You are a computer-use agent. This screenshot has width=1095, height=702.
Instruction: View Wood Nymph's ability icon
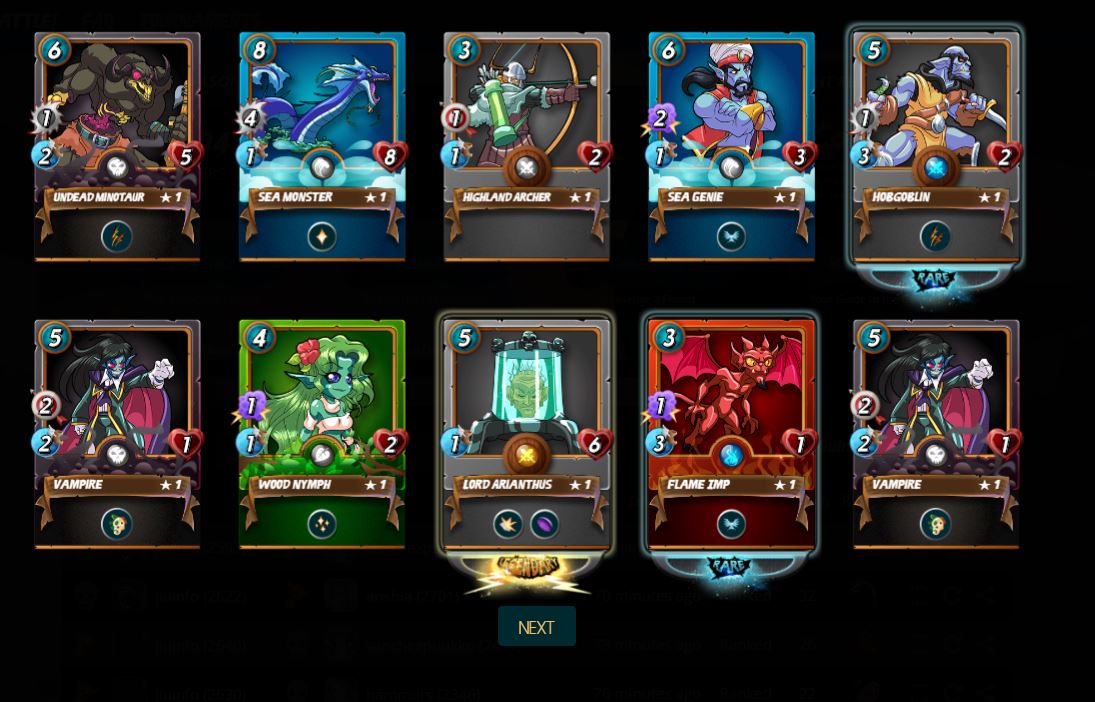(322, 524)
